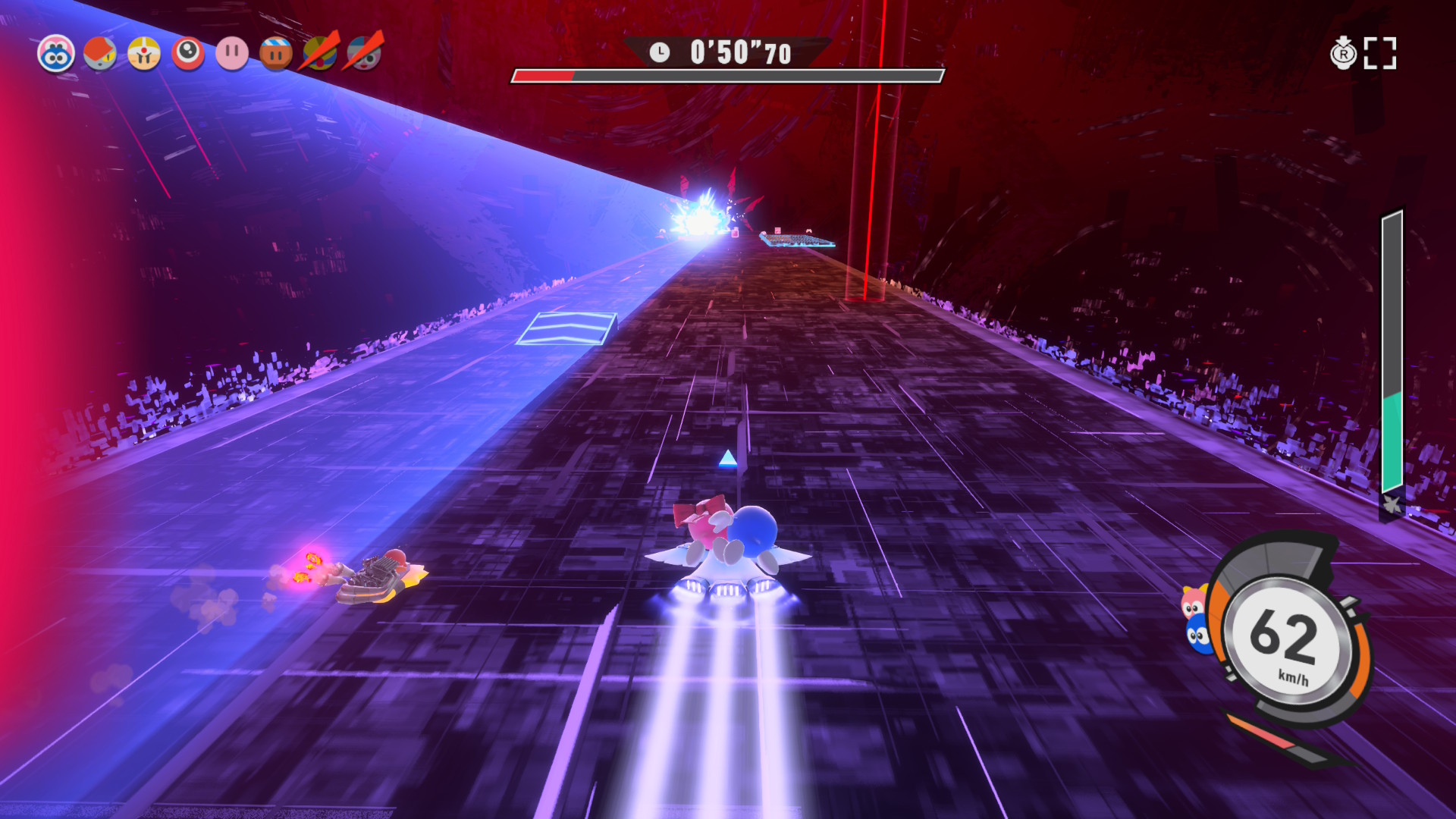This screenshot has width=1456, height=819.
Task: Select the red one-eyed Waddle Doo icon
Action: point(188,54)
